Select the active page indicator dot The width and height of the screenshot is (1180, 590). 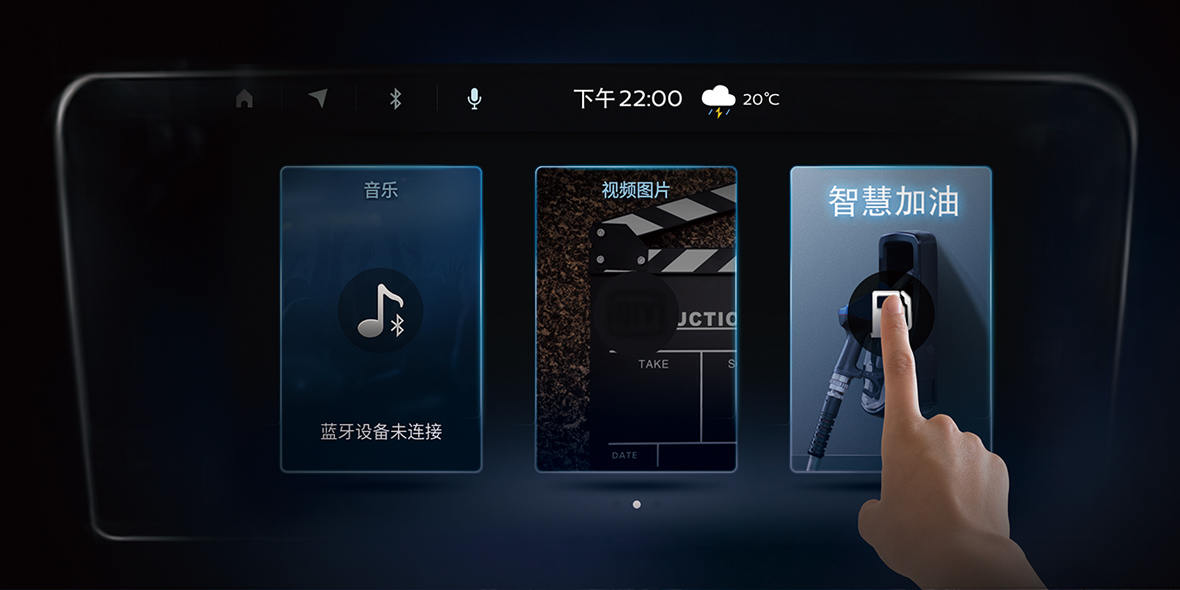637,504
